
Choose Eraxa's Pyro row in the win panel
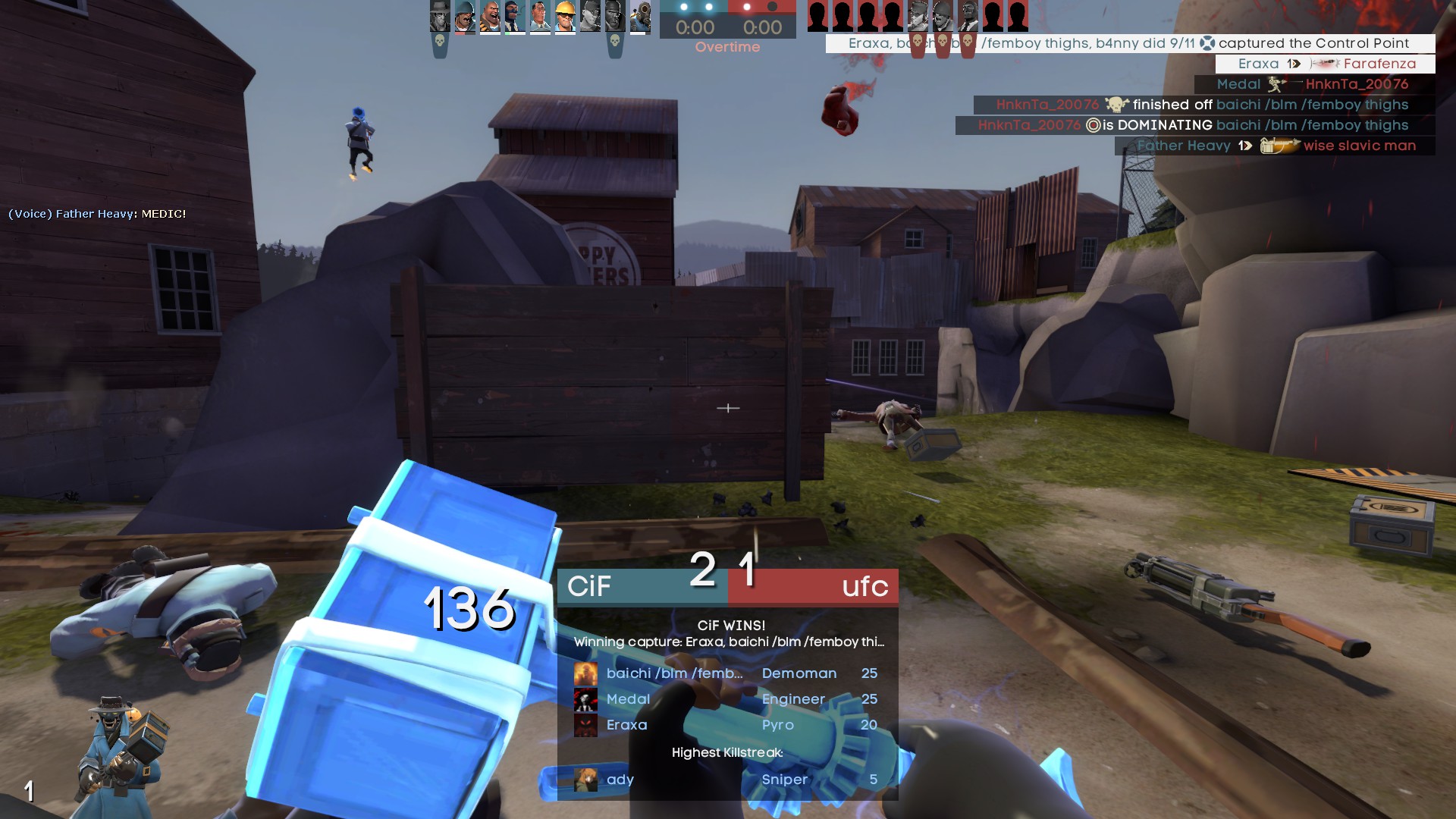pyautogui.click(x=726, y=725)
